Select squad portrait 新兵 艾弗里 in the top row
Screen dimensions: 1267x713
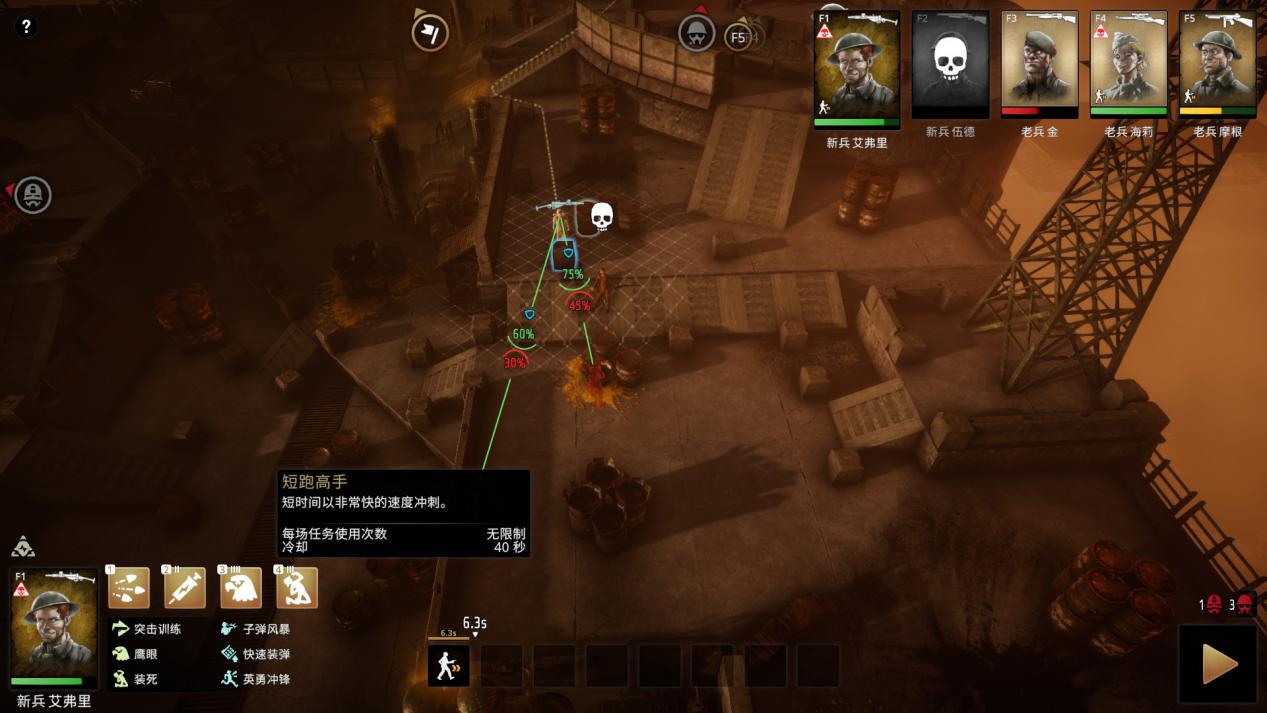point(857,68)
